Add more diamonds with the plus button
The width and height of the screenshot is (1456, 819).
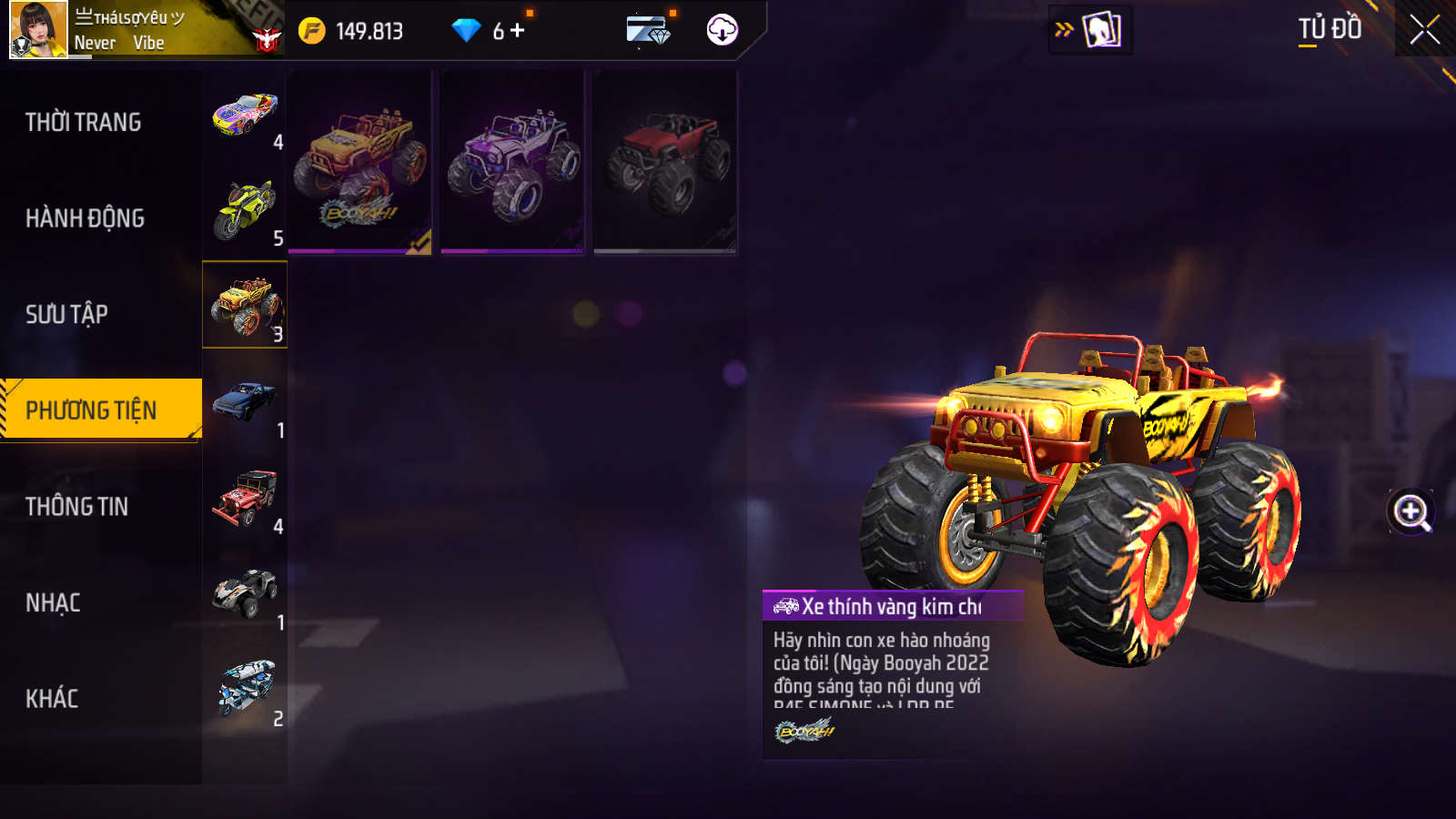518,31
